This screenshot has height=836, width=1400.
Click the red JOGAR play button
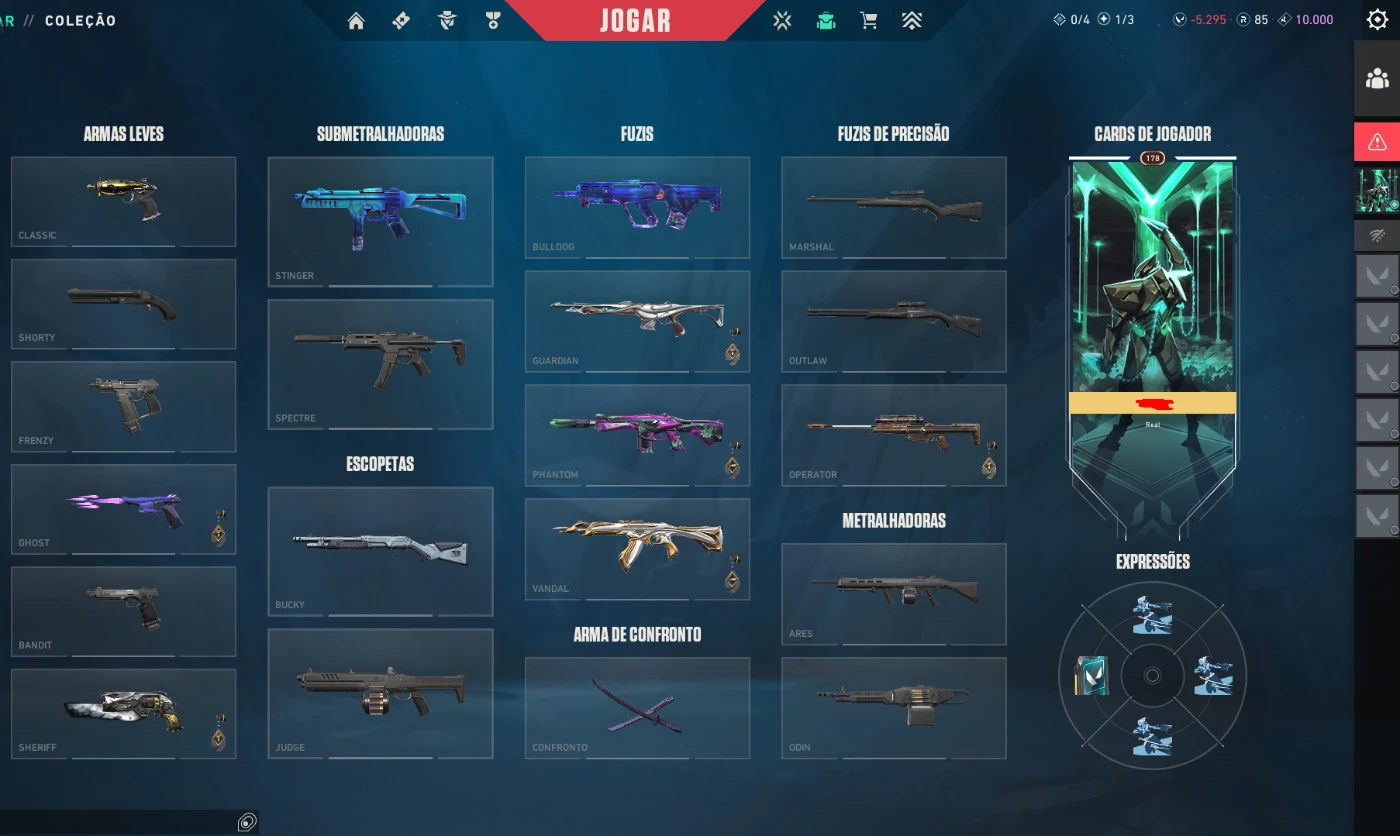click(x=635, y=21)
